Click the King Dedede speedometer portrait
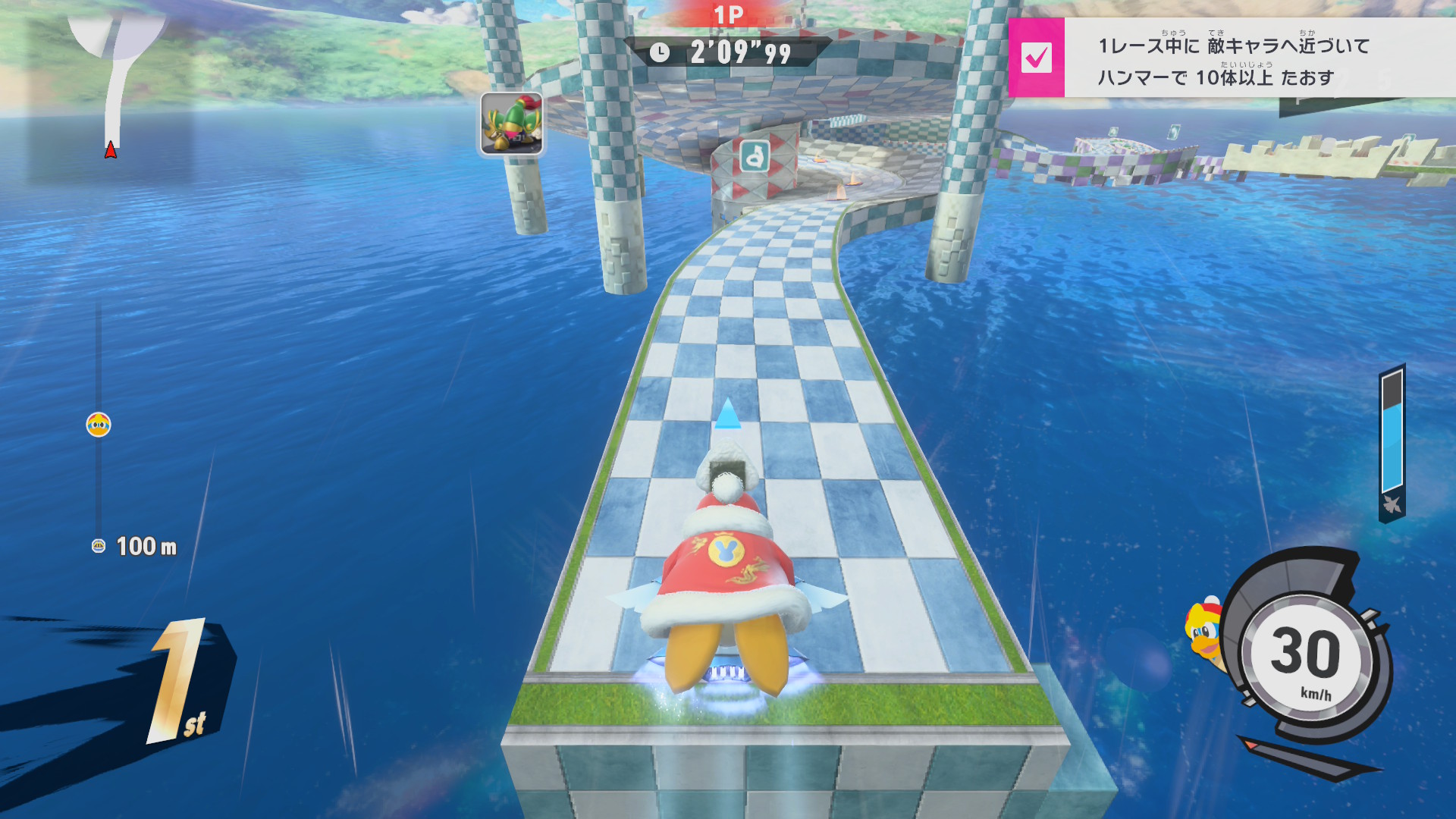1456x819 pixels. [1204, 632]
